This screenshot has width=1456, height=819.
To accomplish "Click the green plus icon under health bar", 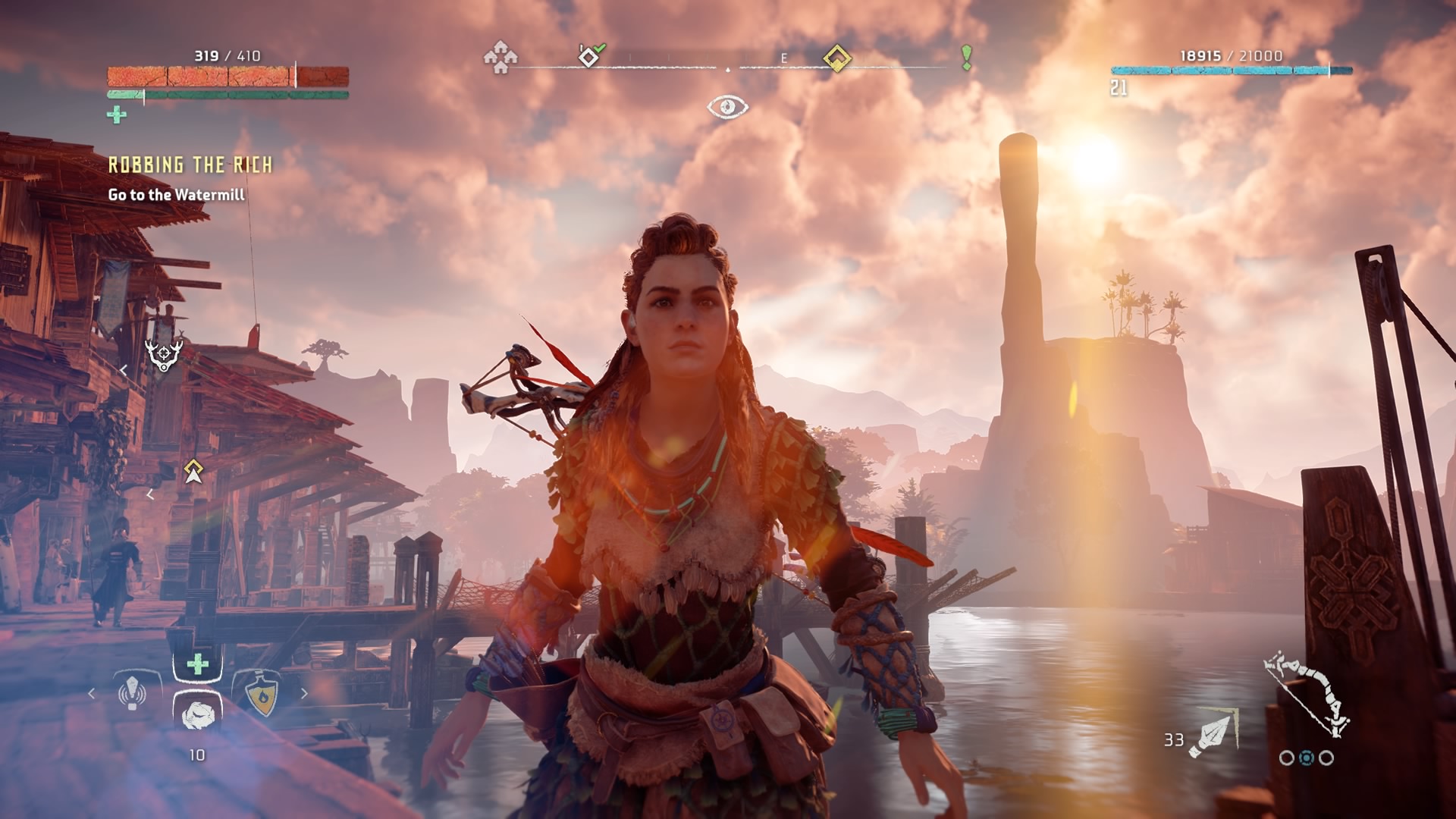I will point(117,115).
